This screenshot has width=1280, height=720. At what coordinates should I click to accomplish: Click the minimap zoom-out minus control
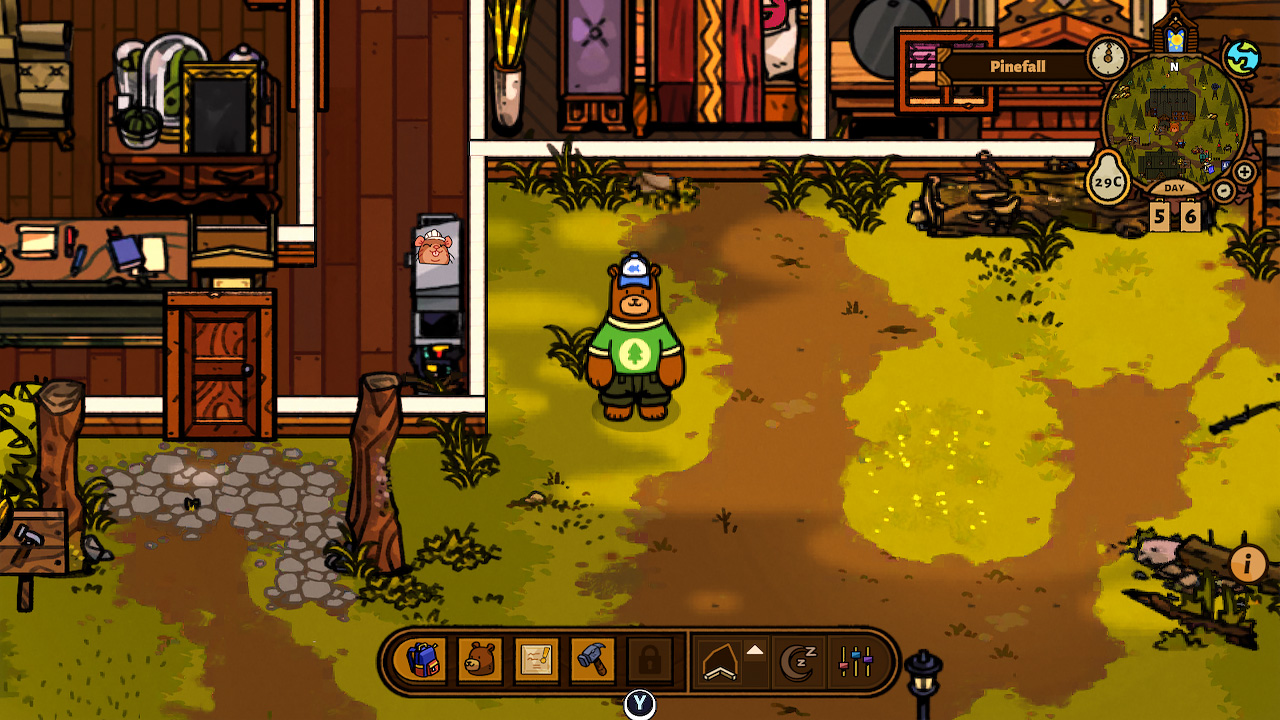1223,190
